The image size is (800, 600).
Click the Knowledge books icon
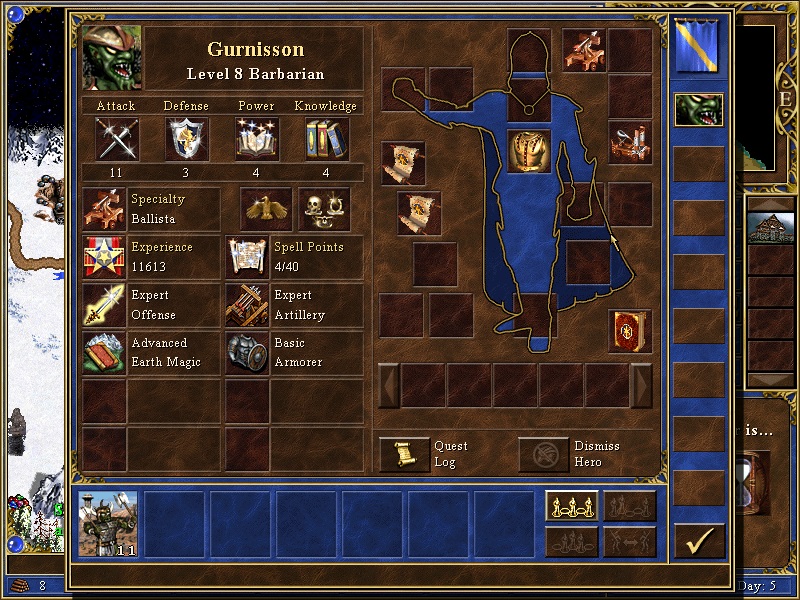pyautogui.click(x=326, y=139)
